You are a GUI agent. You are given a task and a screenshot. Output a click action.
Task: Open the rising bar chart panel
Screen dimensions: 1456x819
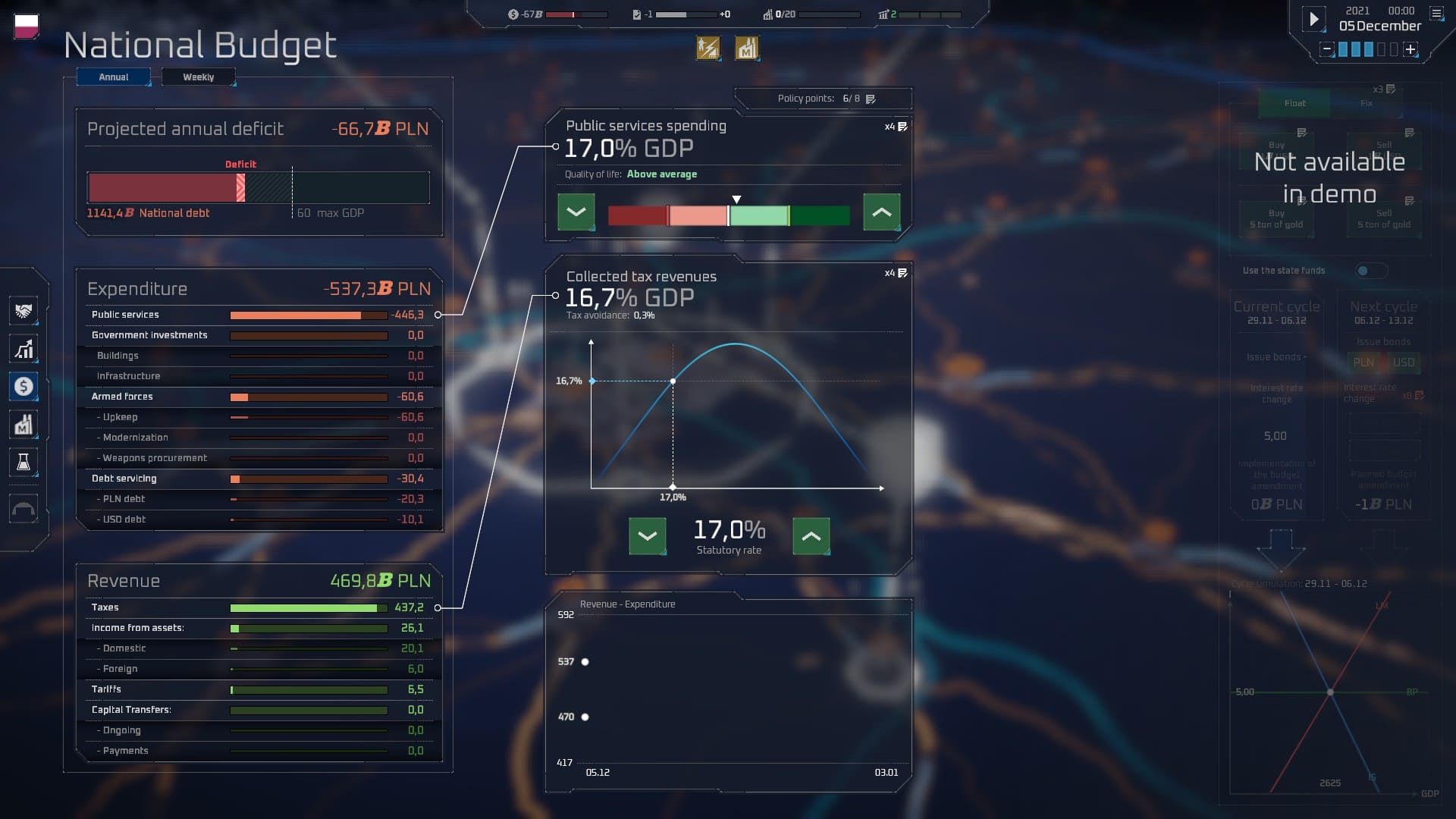coord(24,349)
